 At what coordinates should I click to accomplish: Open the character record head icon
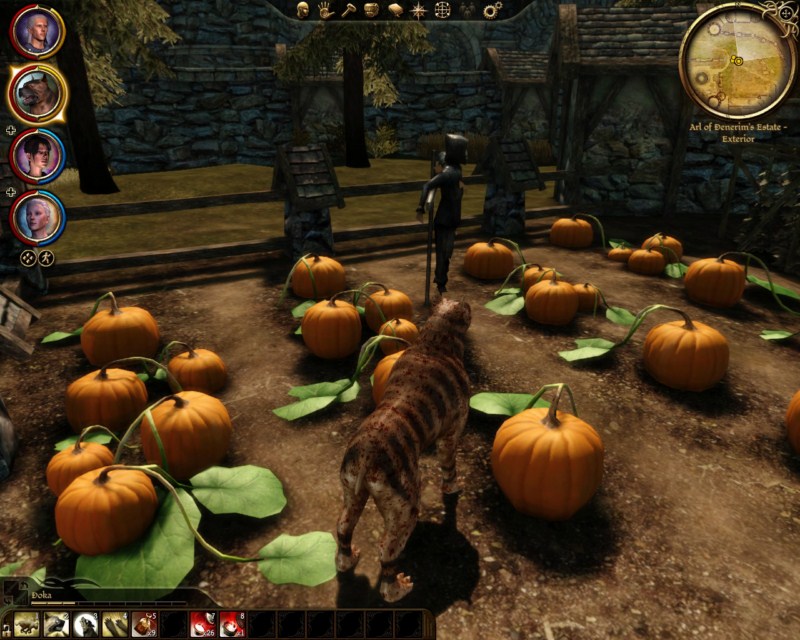tap(302, 10)
